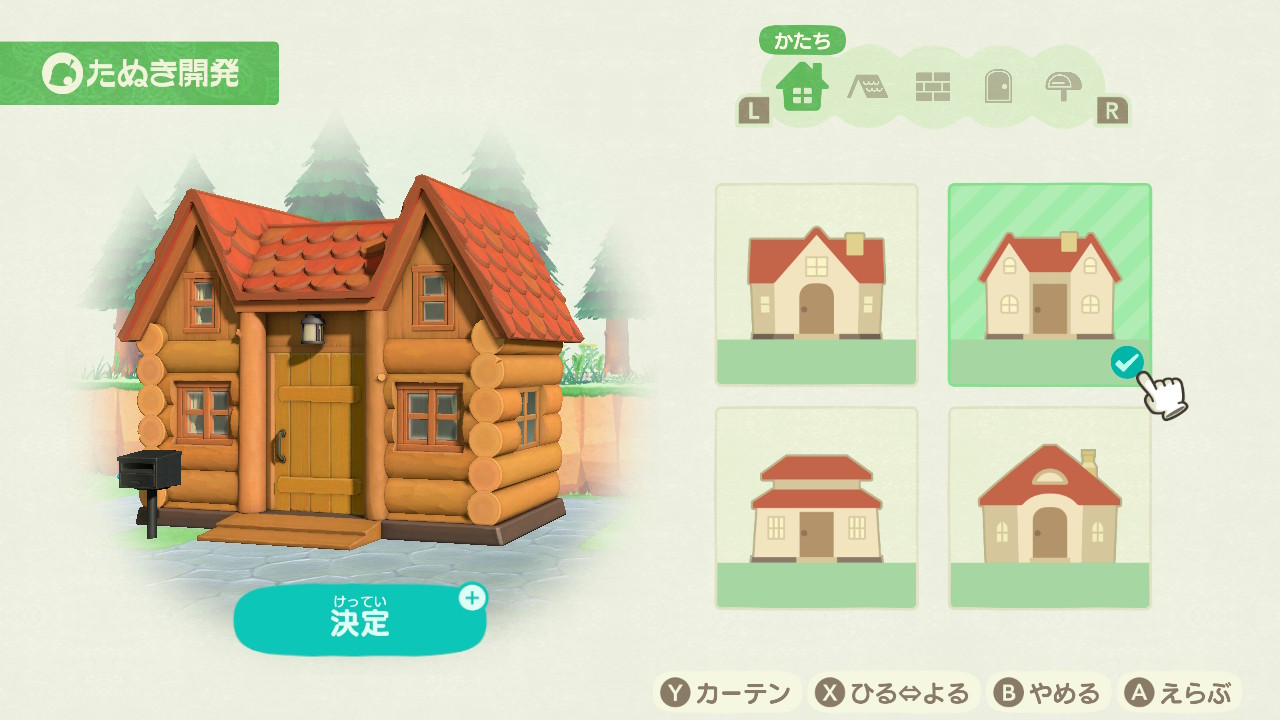Pick the two-tier Japanese-style house shape
1280x720 pixels.
coord(816,507)
